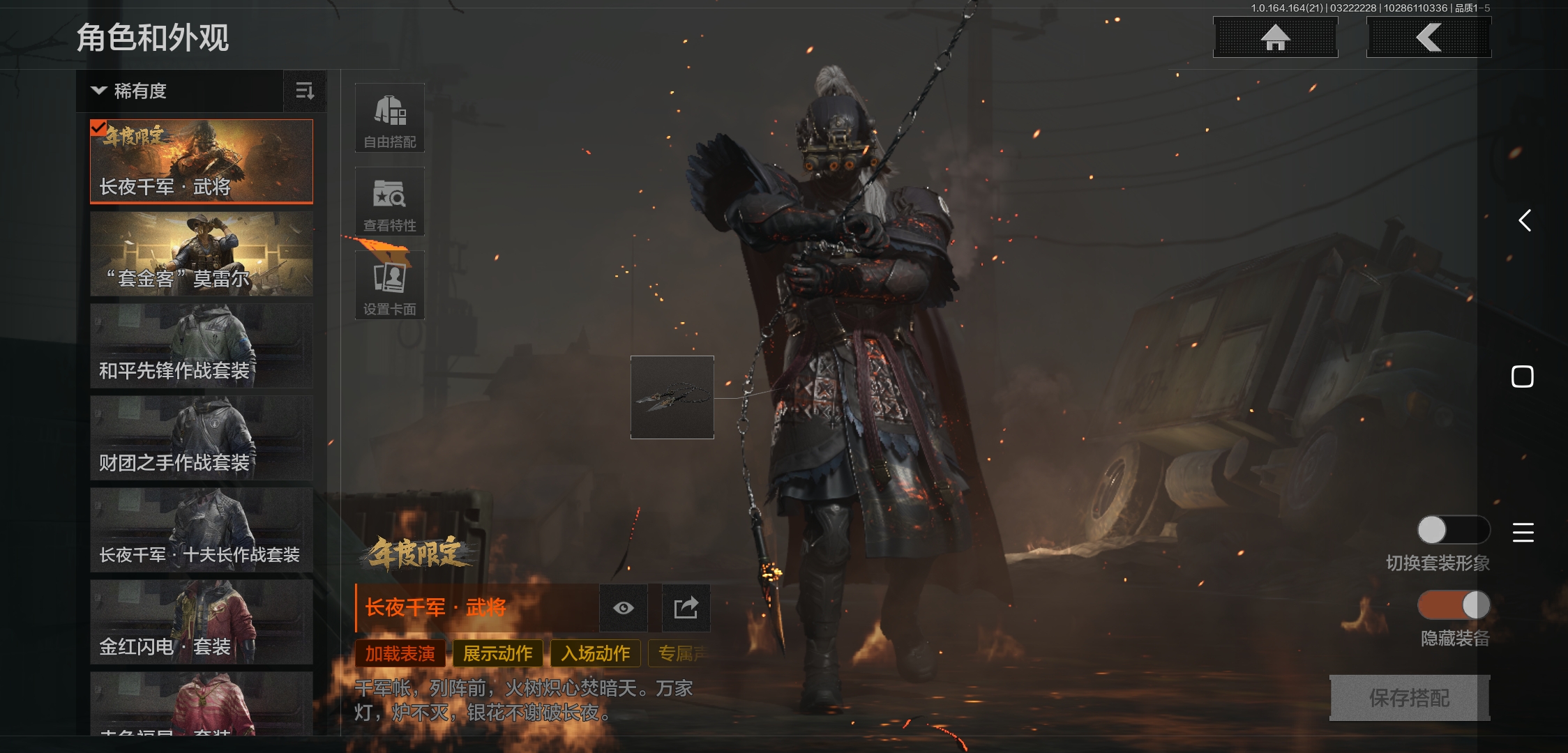Turn off the 隐藏装备 toggle
This screenshot has width=1568, height=753.
1453,605
